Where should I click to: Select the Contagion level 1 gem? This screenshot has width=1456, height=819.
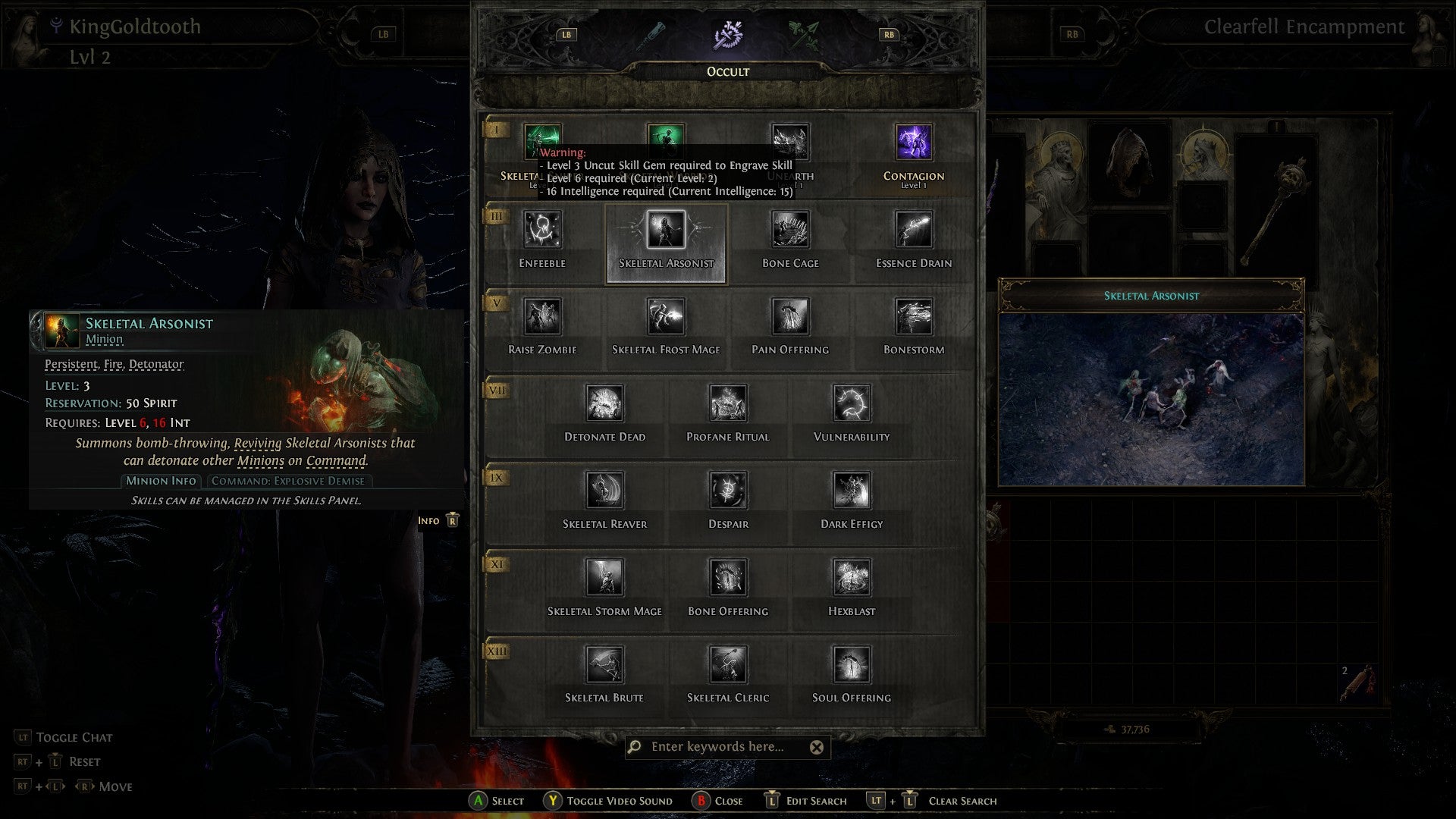point(913,143)
